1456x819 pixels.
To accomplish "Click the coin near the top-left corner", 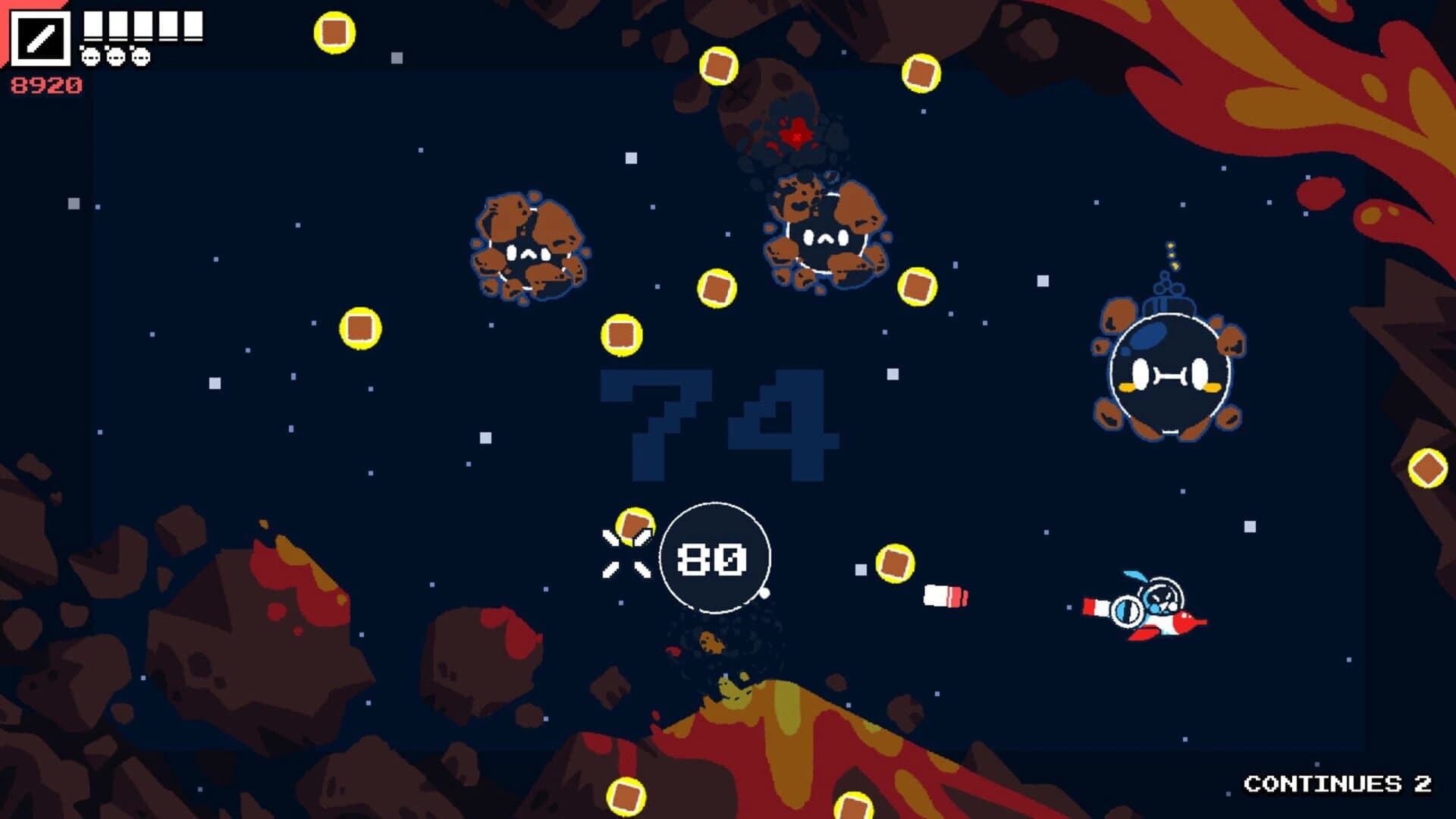I will point(334,33).
